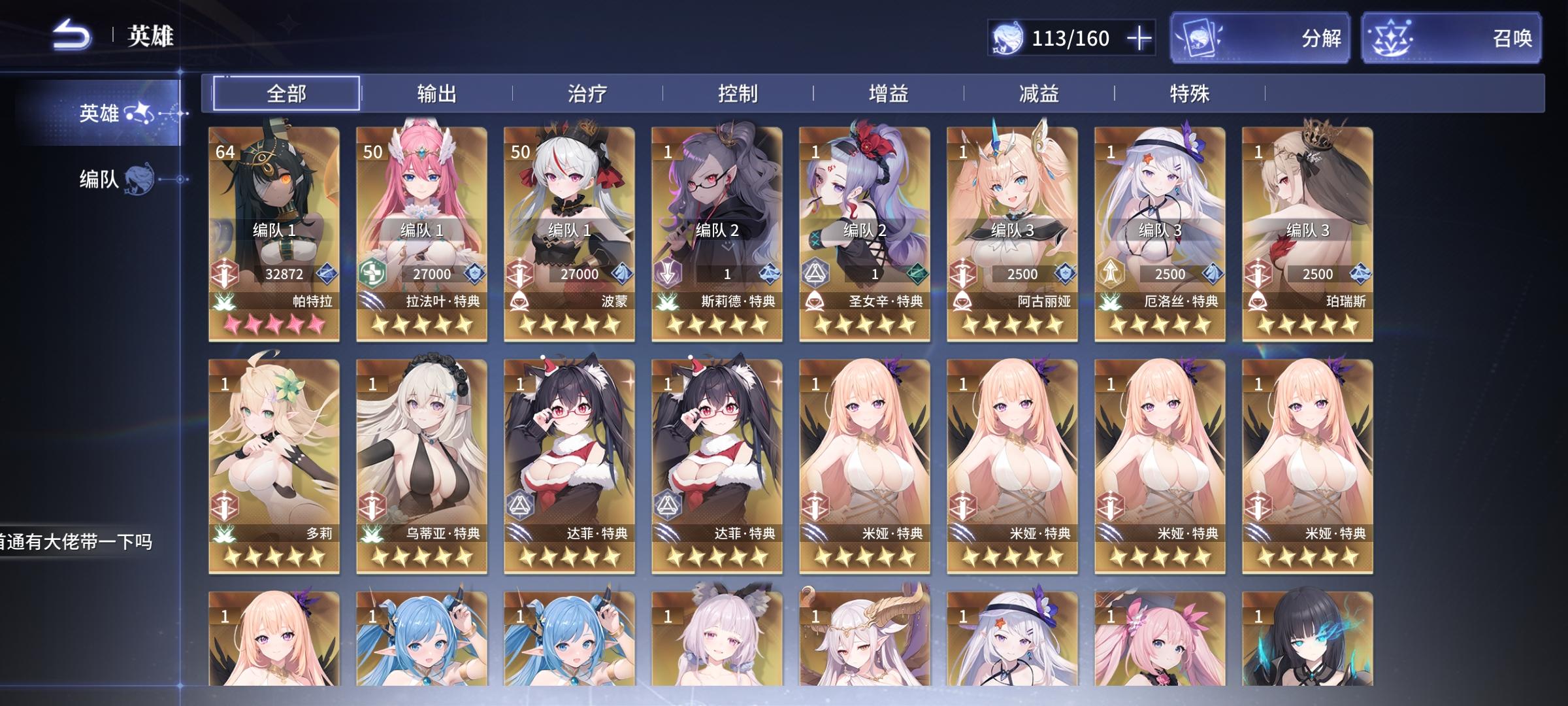Switch to the 输出 tab

pyautogui.click(x=436, y=93)
